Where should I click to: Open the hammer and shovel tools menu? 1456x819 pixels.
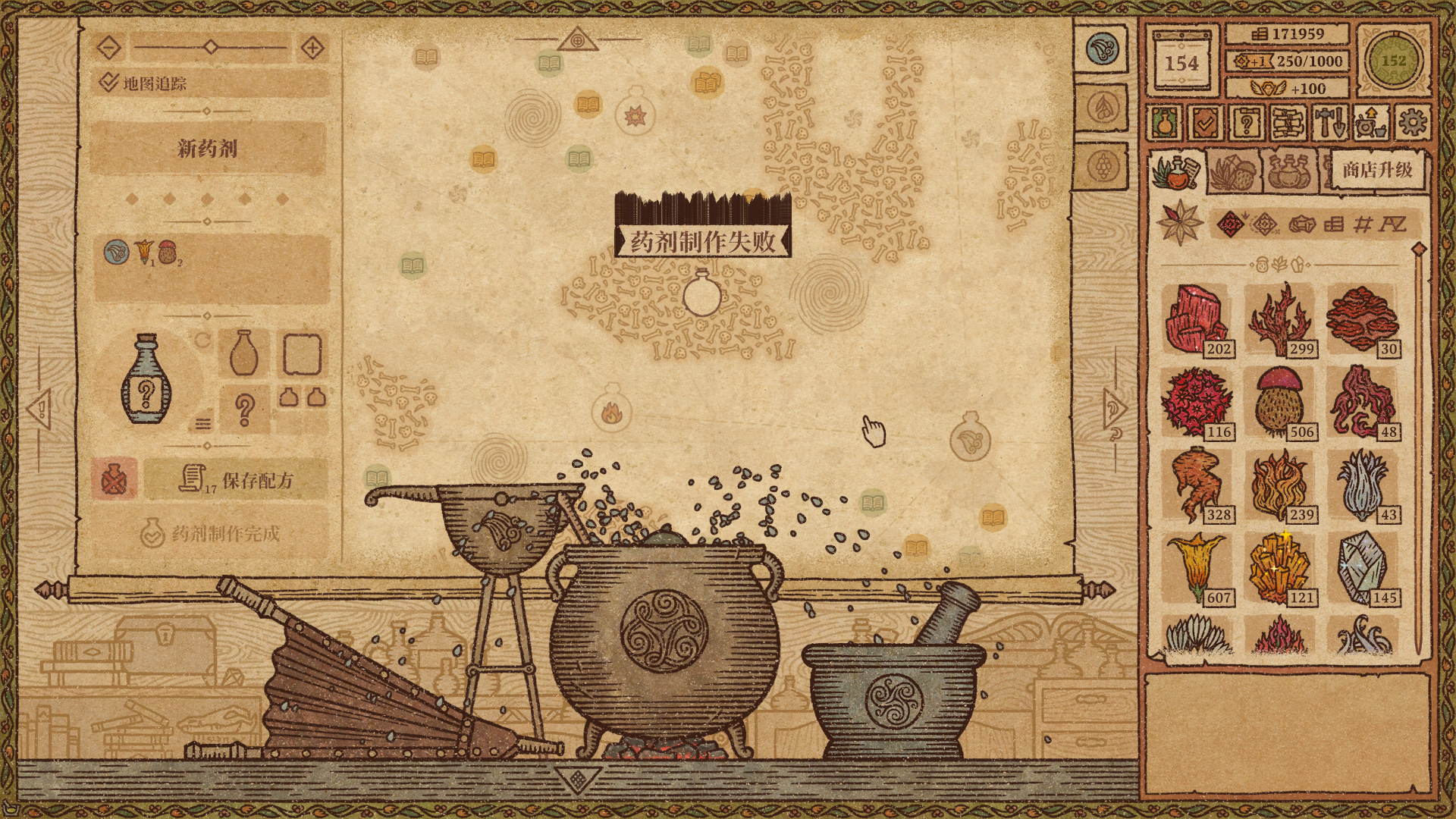click(x=1329, y=122)
